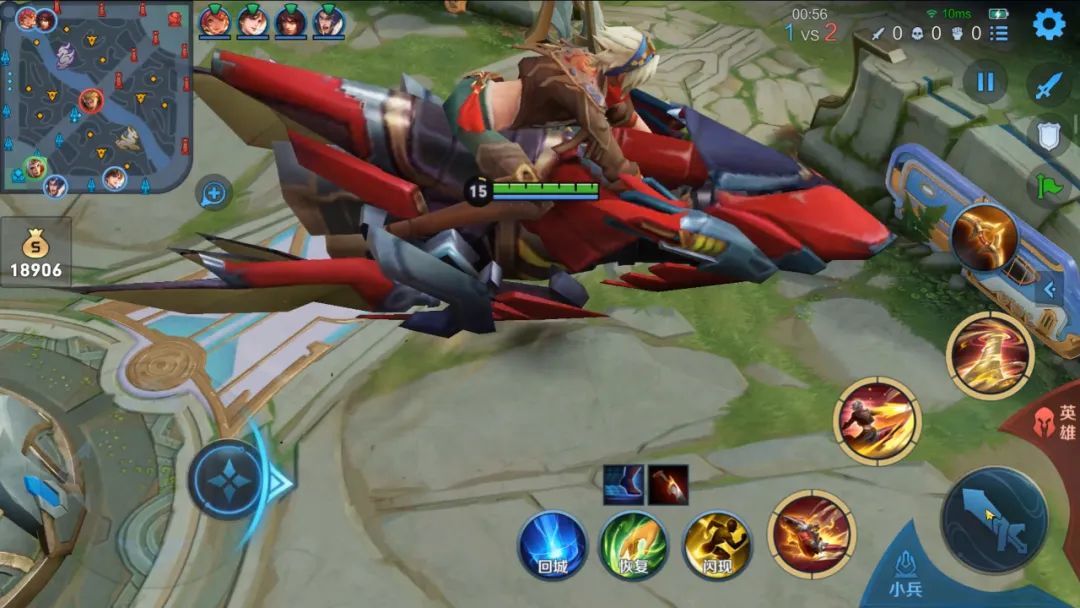
Task: Use the red blade active item
Action: click(x=668, y=484)
